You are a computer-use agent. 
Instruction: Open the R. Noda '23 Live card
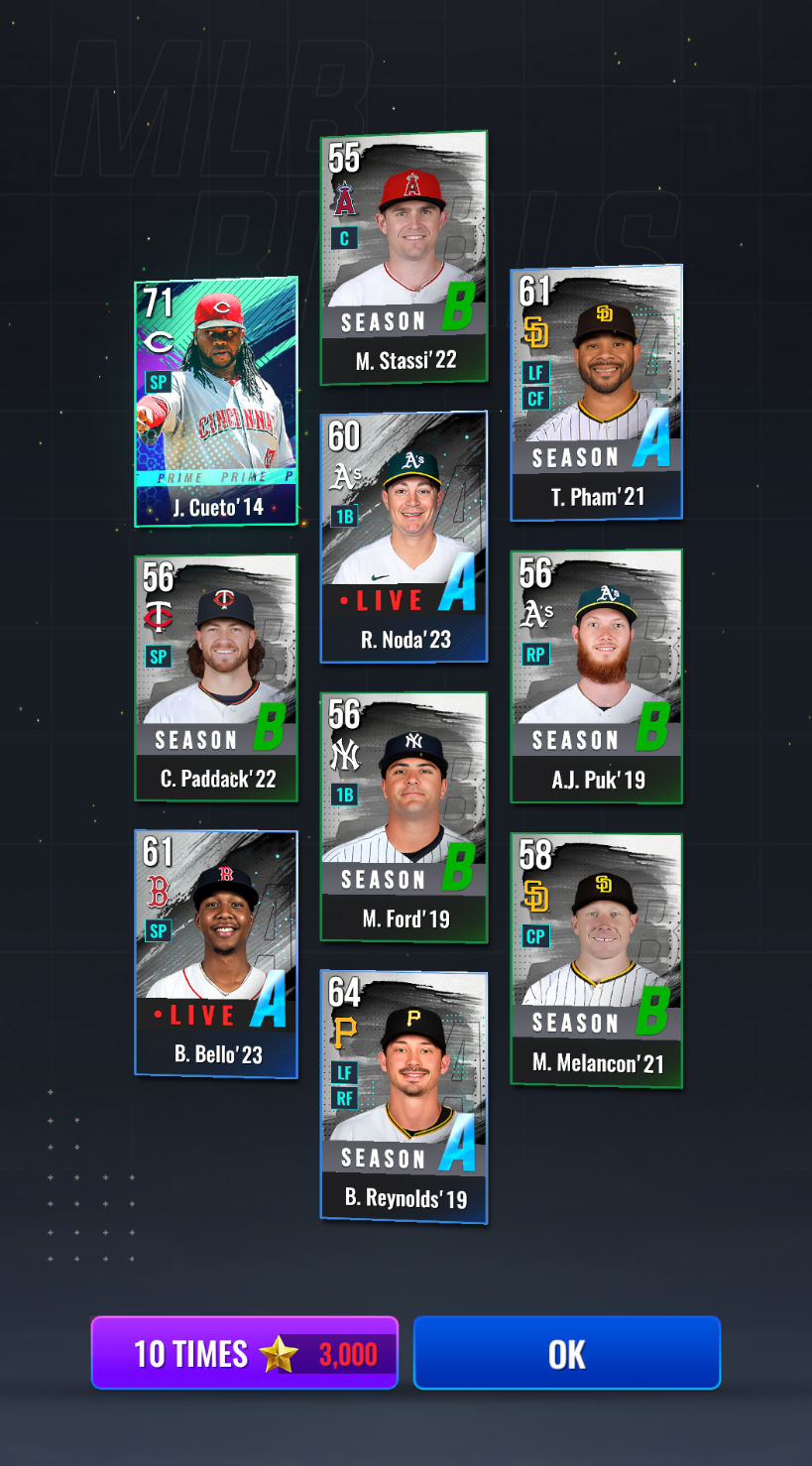click(404, 537)
